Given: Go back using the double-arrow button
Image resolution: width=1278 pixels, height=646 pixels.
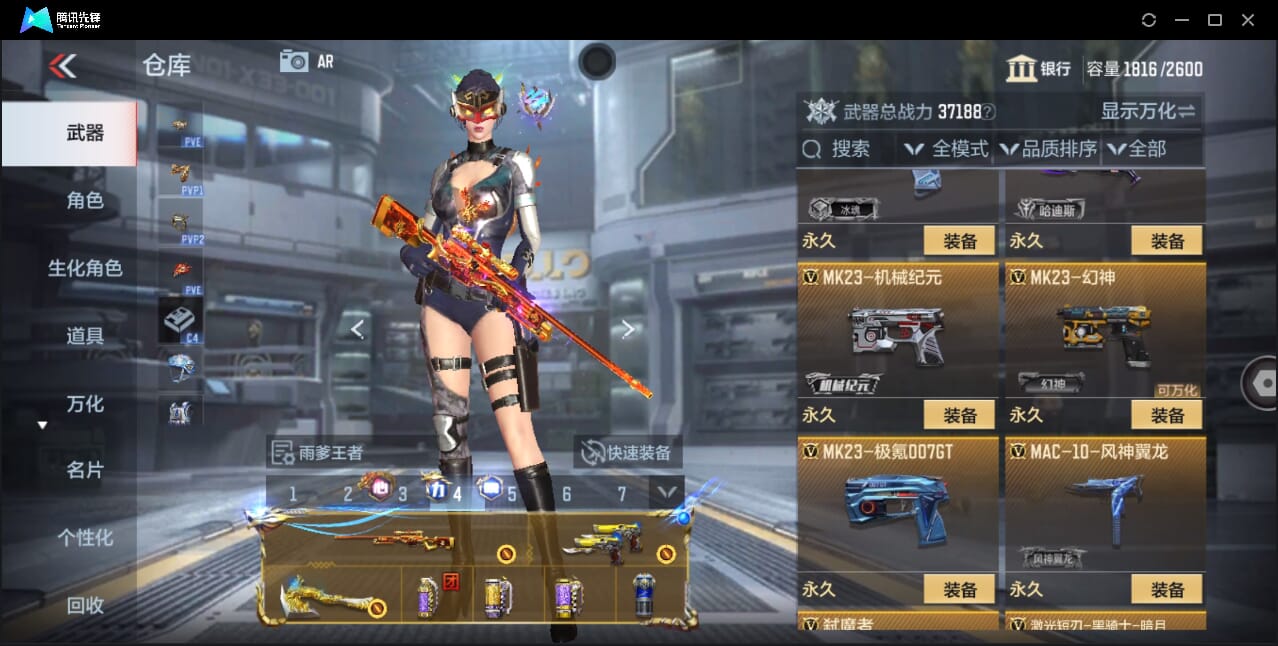Looking at the screenshot, I should [x=62, y=66].
